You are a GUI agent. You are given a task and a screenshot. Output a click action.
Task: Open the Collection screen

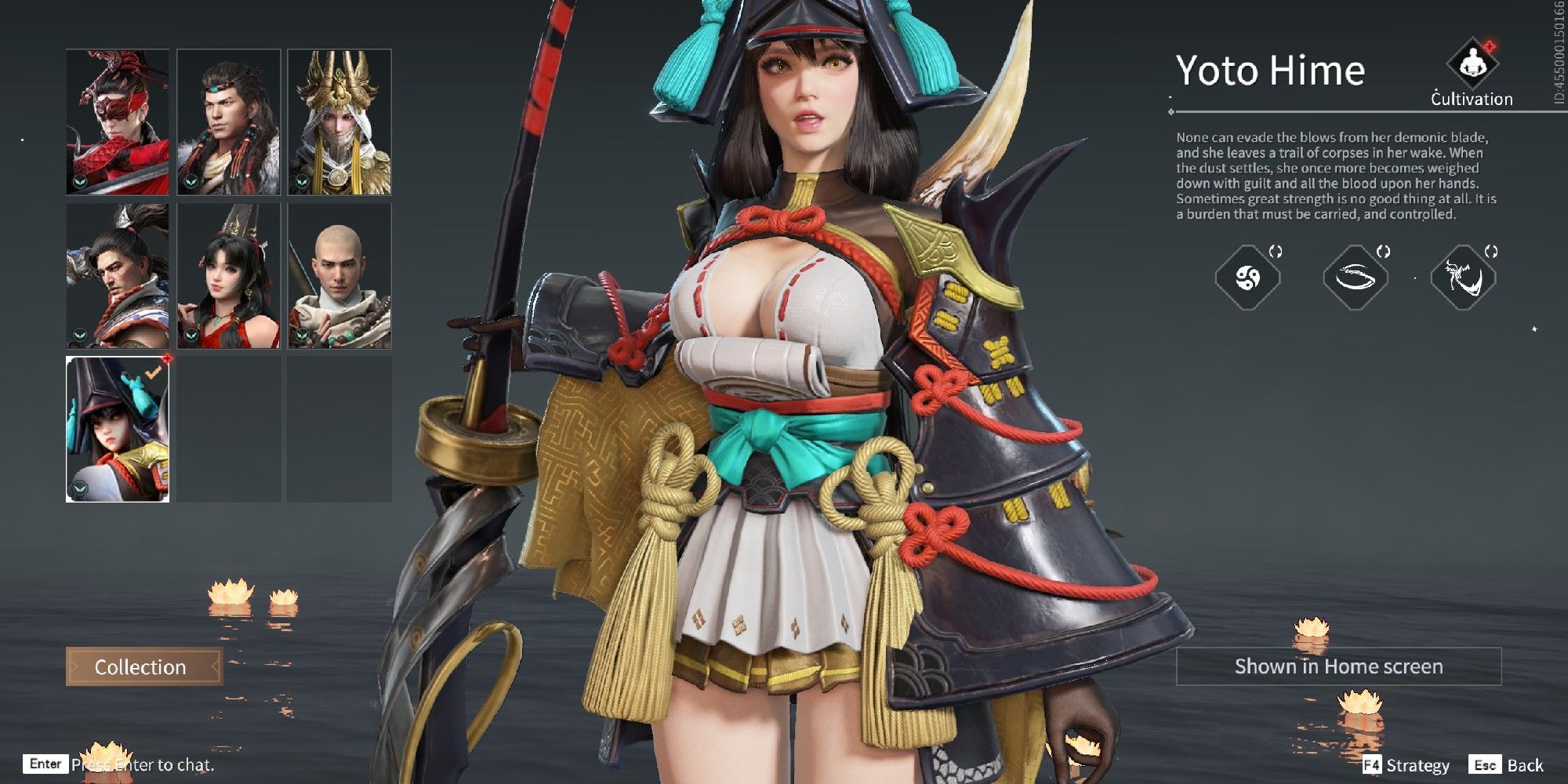click(x=140, y=667)
